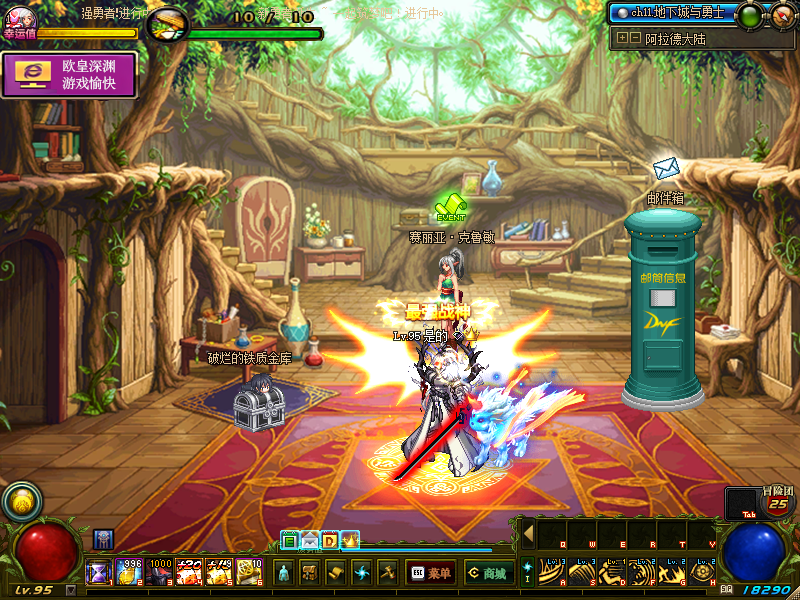Viewport: 800px width, 600px height.
Task: Open the inventory chest icon
Action: [x=310, y=573]
